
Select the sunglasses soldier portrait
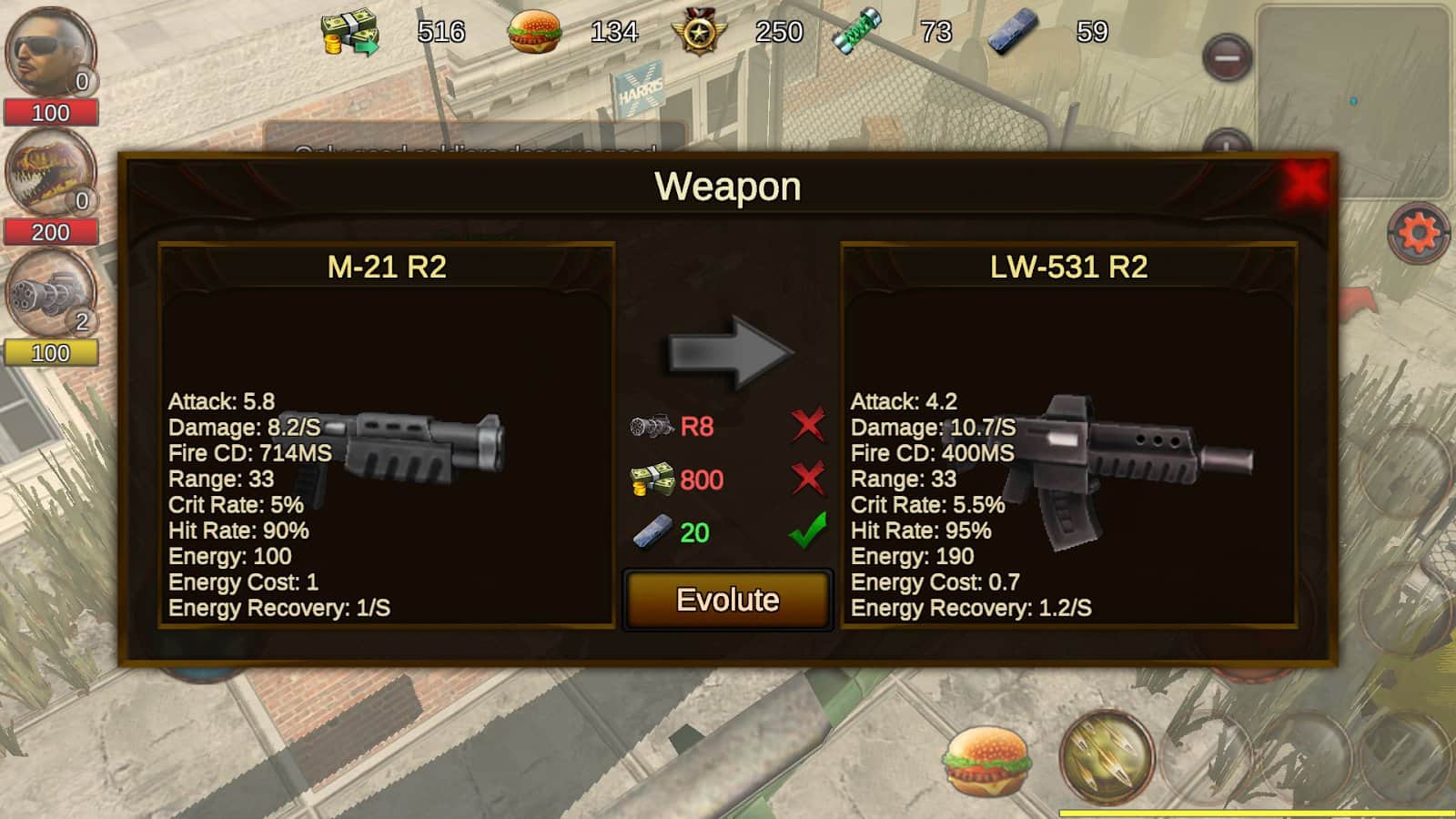point(50,52)
